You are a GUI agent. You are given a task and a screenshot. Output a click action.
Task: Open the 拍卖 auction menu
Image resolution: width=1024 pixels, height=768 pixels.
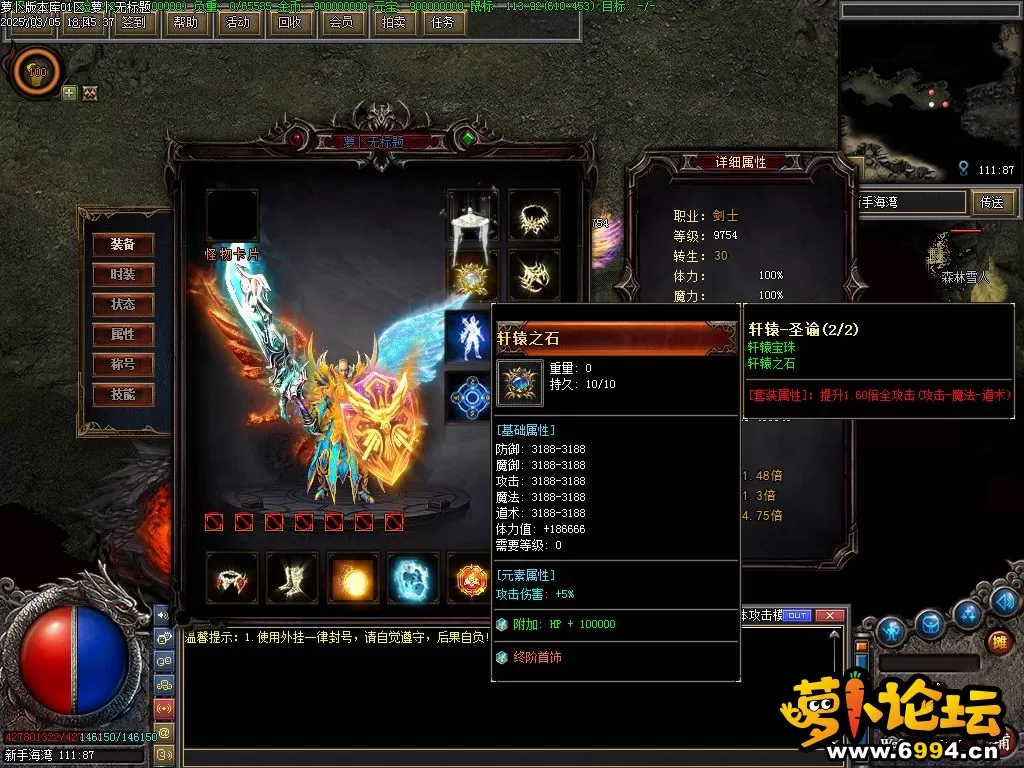click(393, 21)
